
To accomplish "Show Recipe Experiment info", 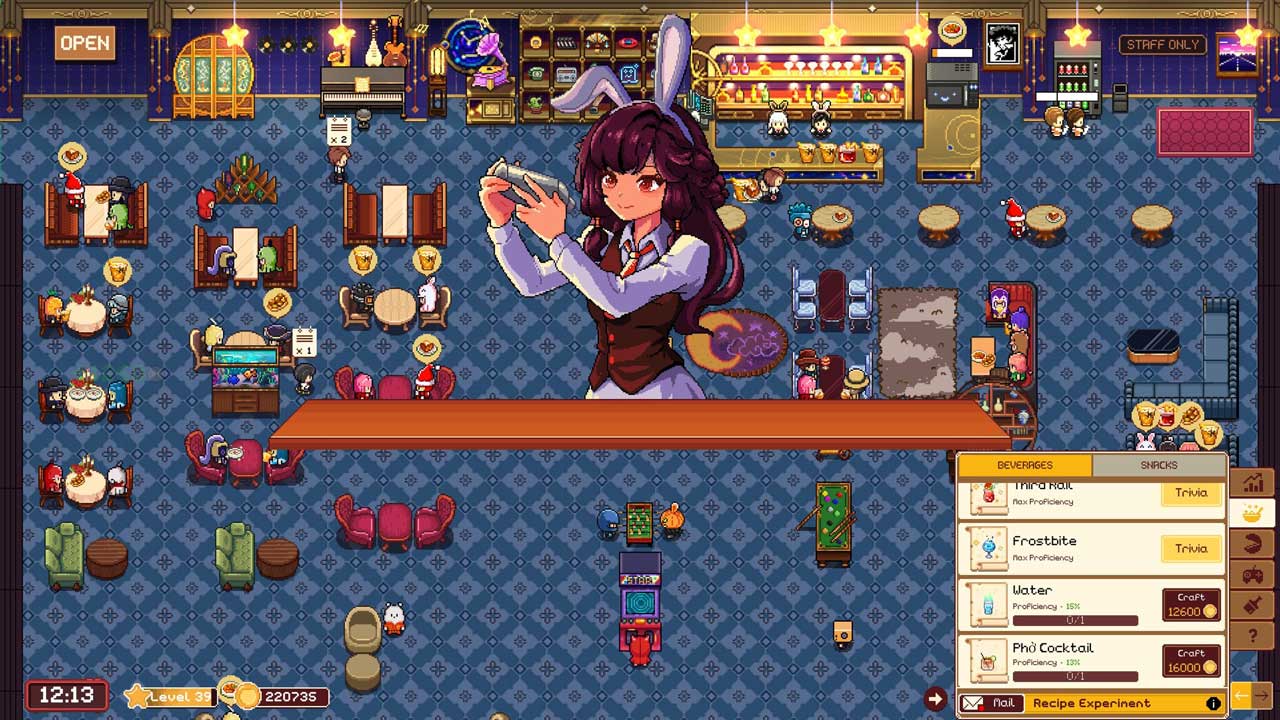I will [1213, 703].
